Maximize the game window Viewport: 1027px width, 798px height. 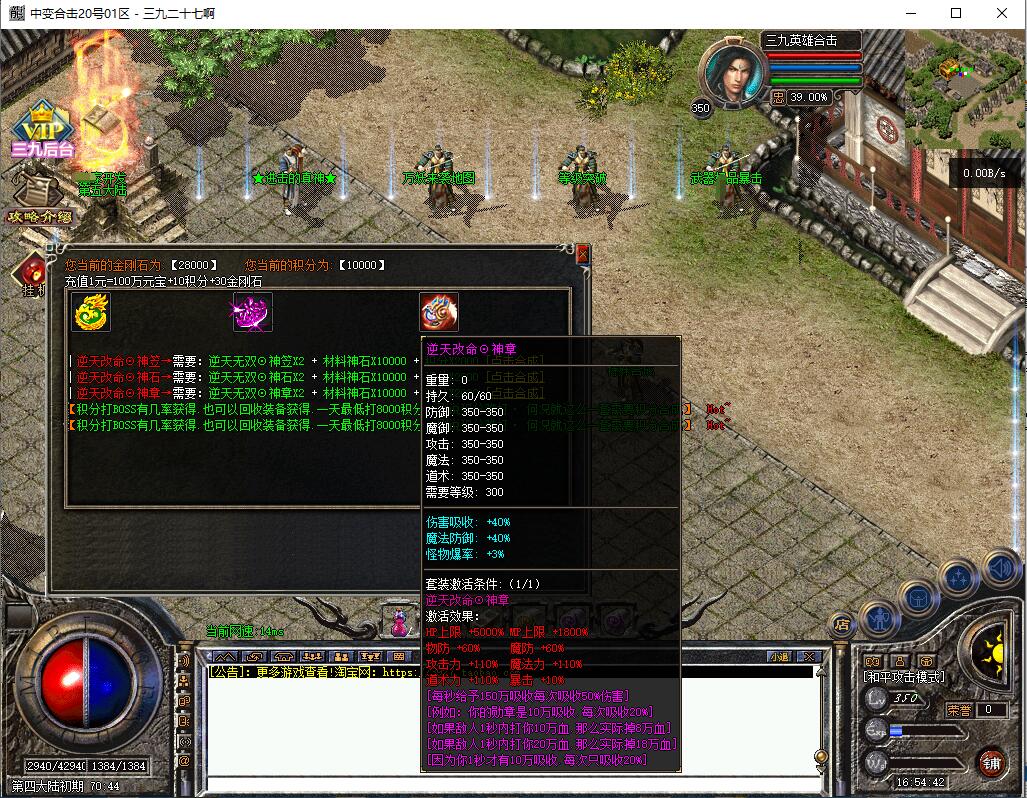[956, 13]
